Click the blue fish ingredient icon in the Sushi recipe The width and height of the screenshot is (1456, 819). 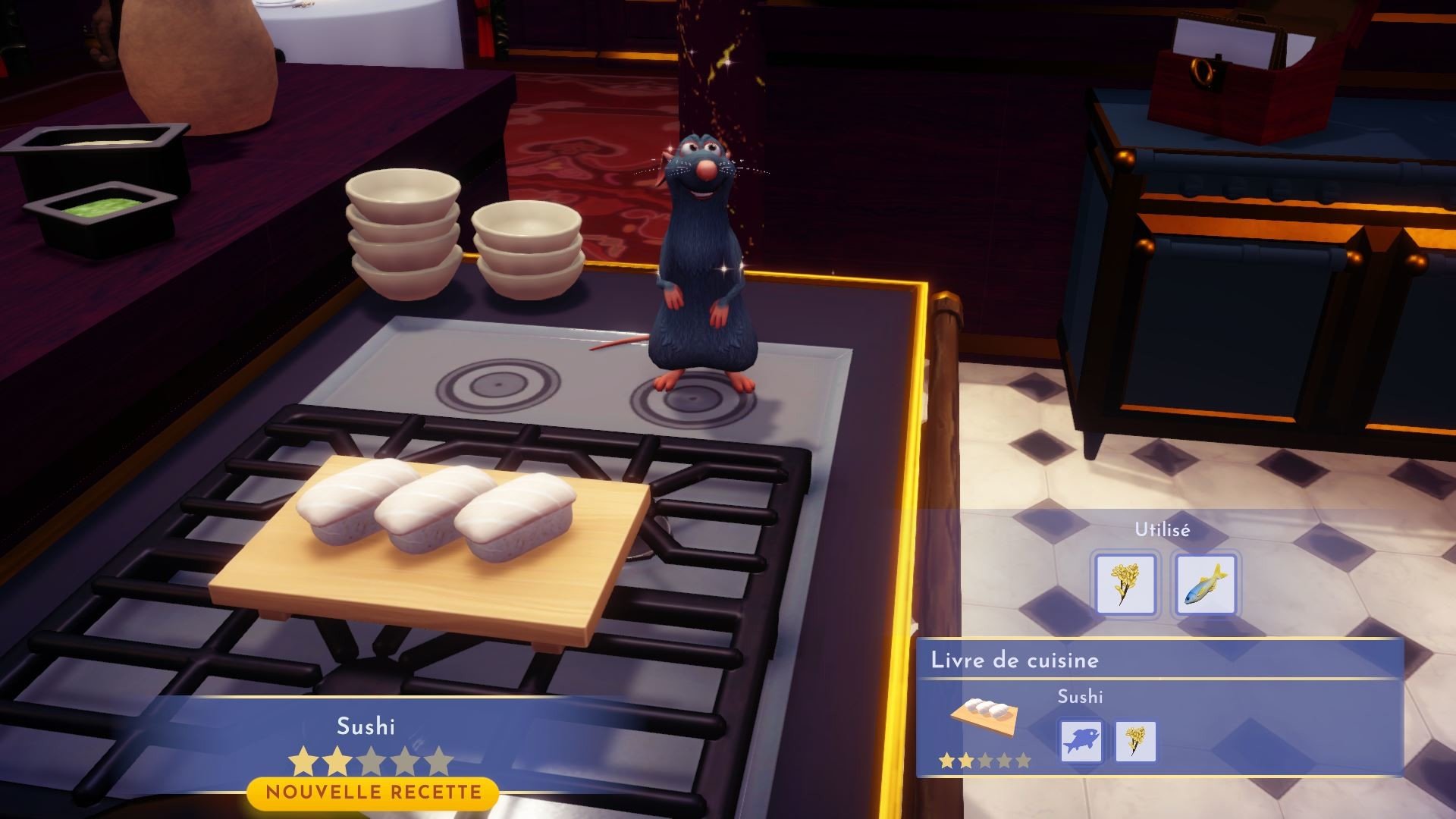point(1082,741)
